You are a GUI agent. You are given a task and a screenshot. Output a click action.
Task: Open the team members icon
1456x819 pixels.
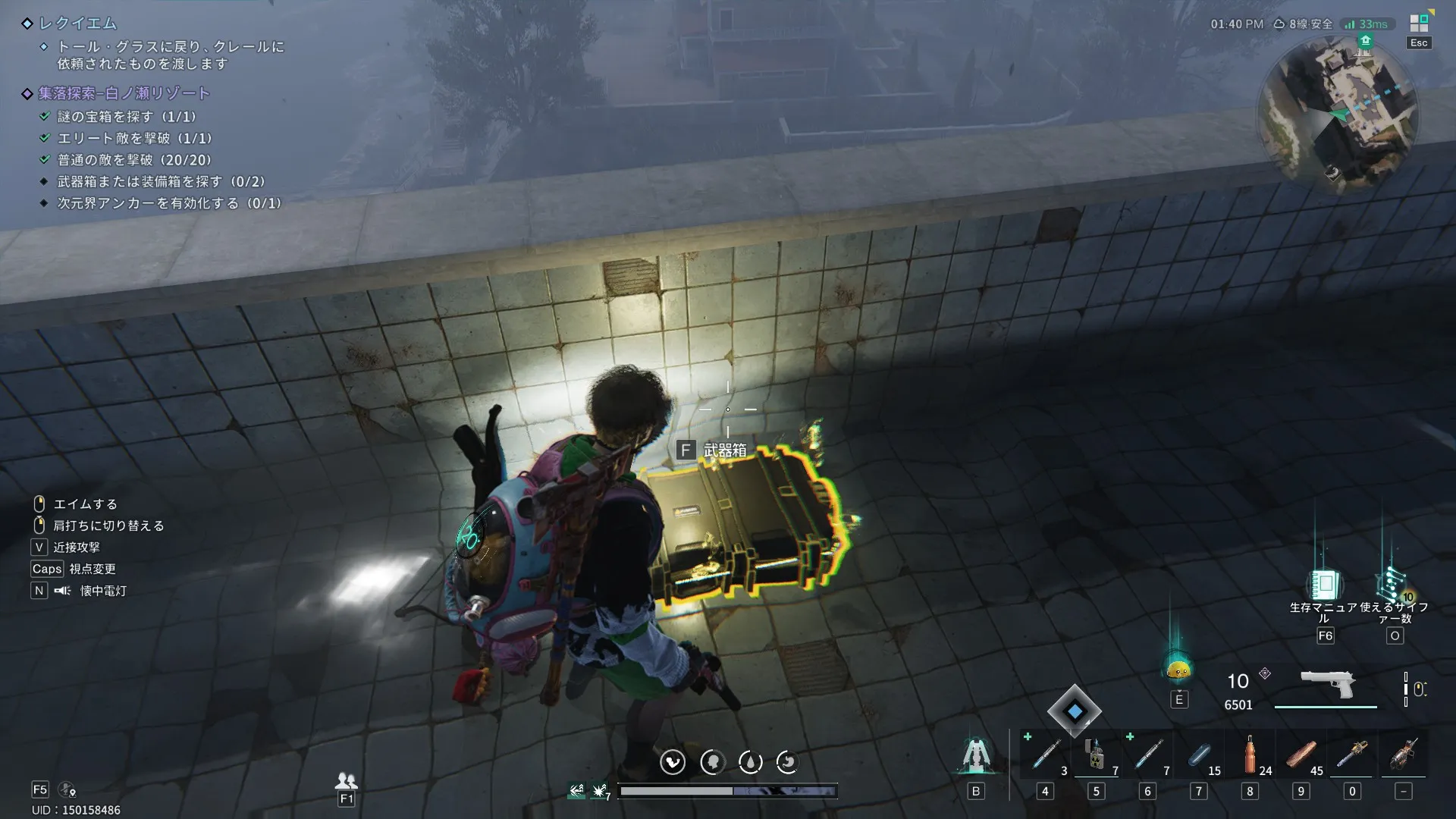(x=347, y=780)
